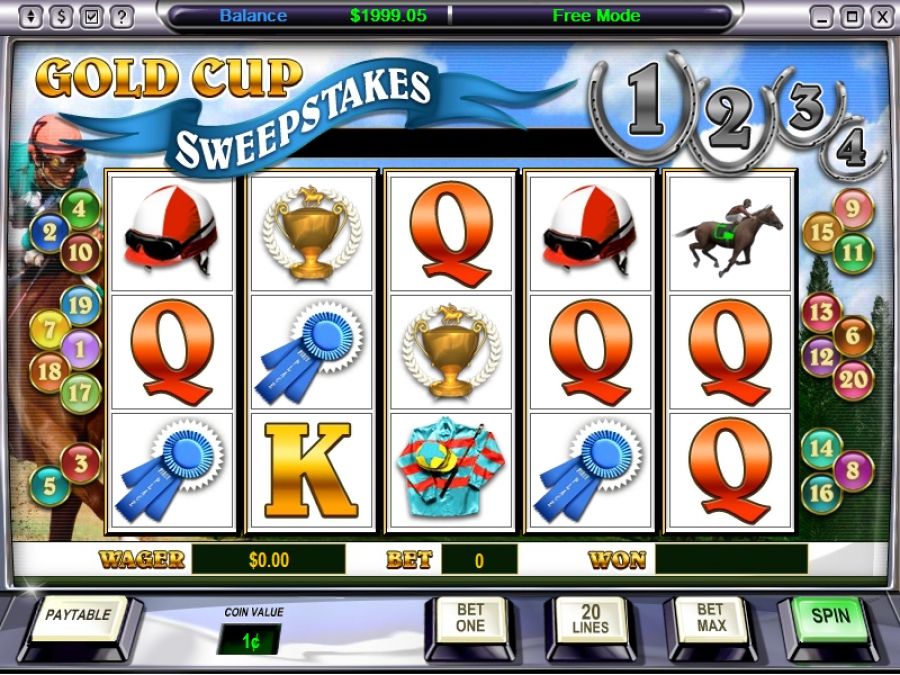
Task: Toggle the checkbox options icon
Action: 91,16
